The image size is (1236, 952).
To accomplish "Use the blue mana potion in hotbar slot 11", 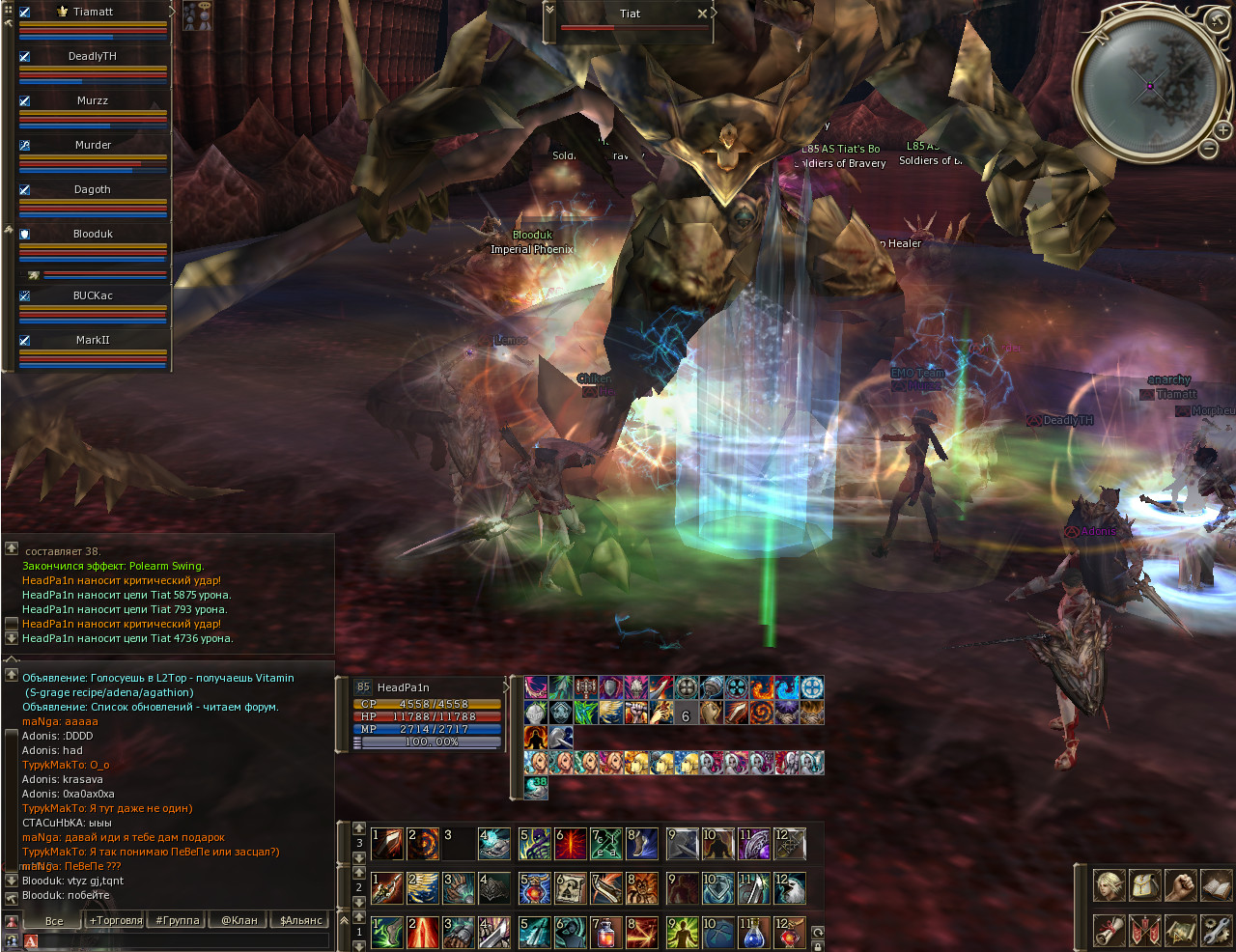I will (754, 933).
